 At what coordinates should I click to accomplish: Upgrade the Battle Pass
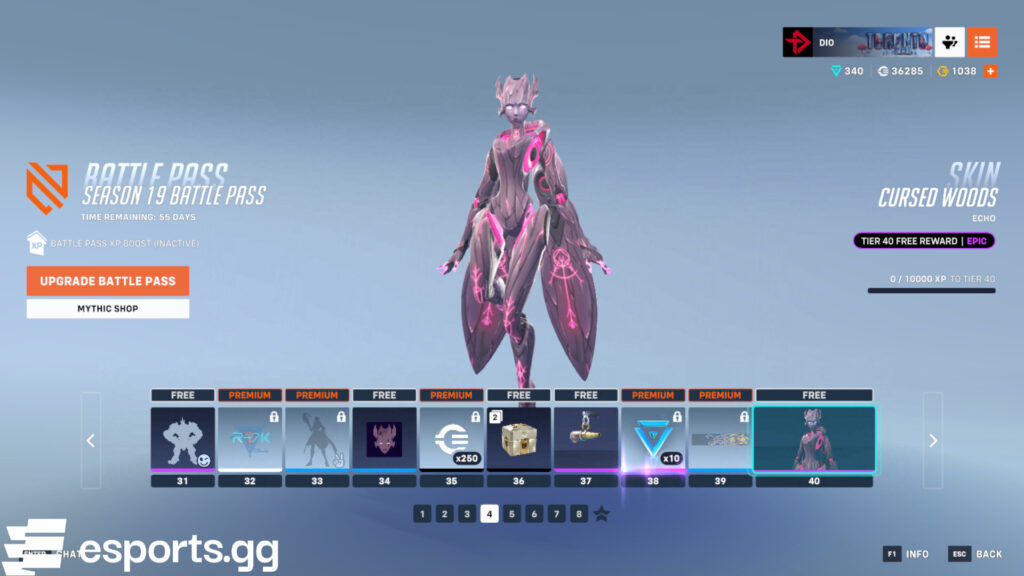108,281
